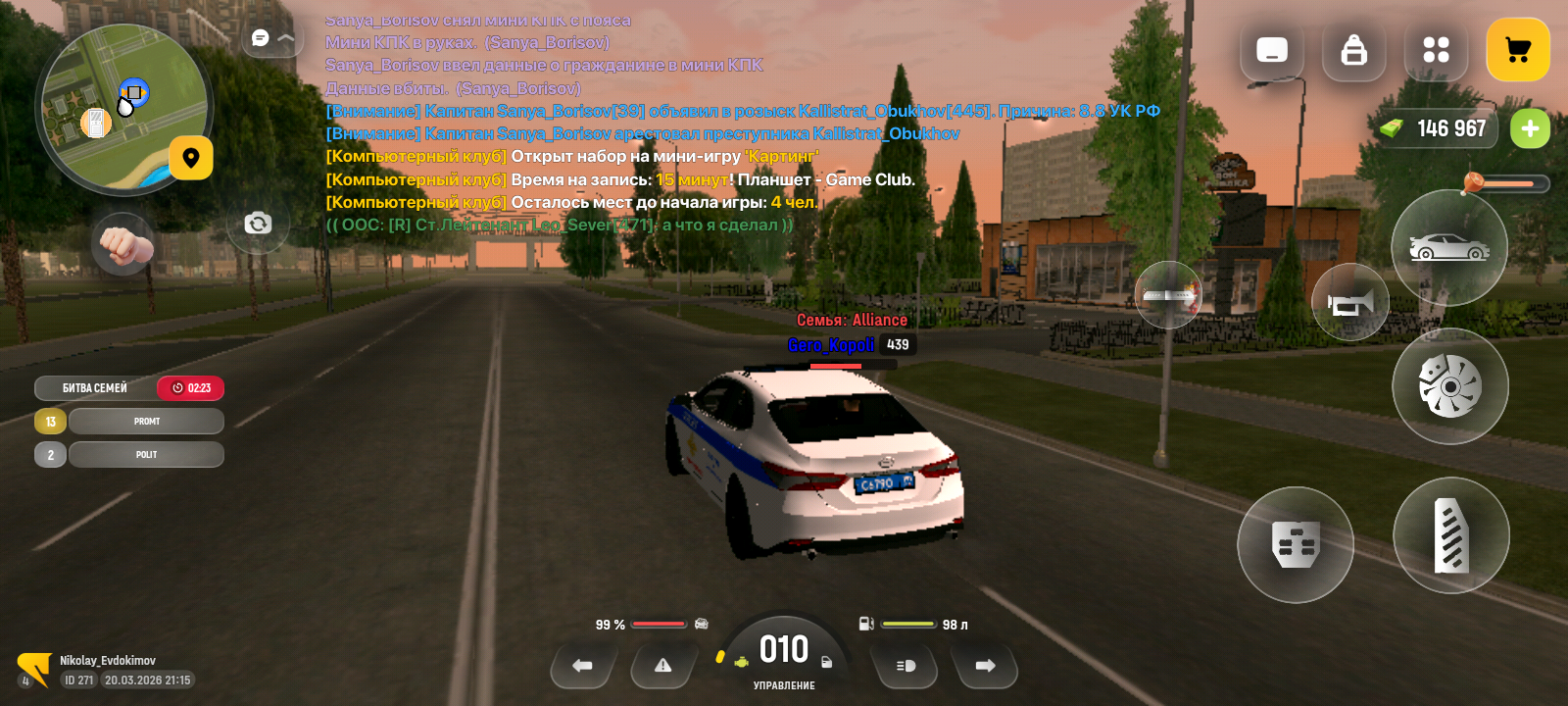
Task: Expand the chat panel toggle
Action: 272,38
